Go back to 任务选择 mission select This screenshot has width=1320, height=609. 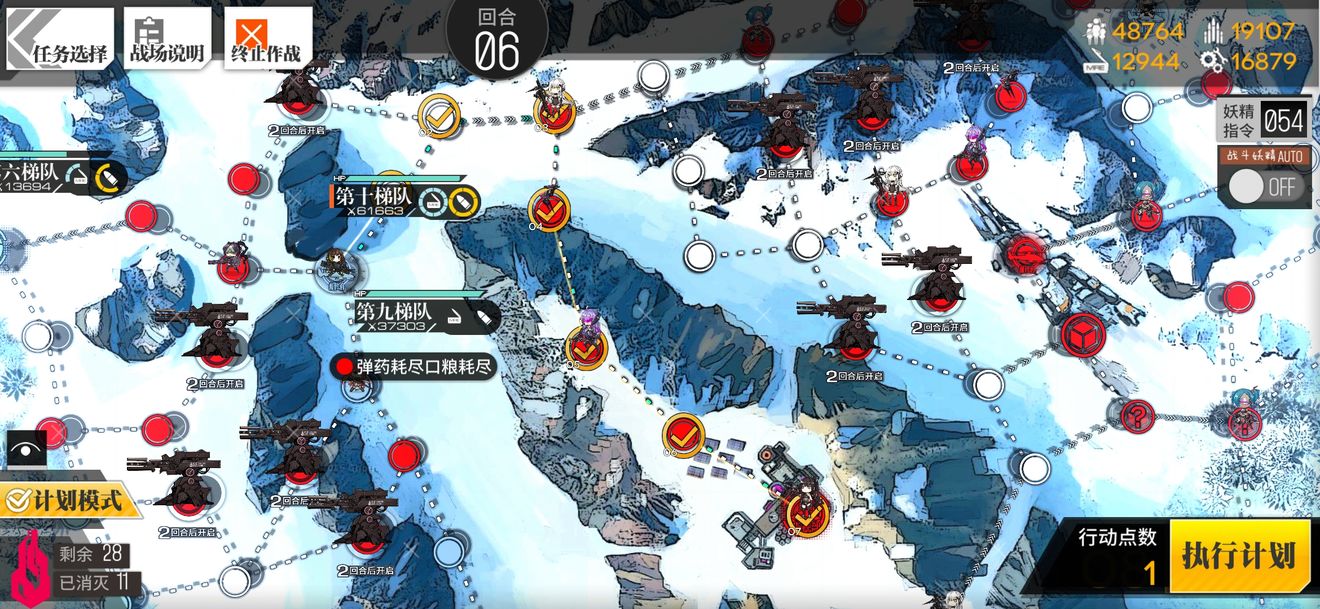tap(62, 40)
